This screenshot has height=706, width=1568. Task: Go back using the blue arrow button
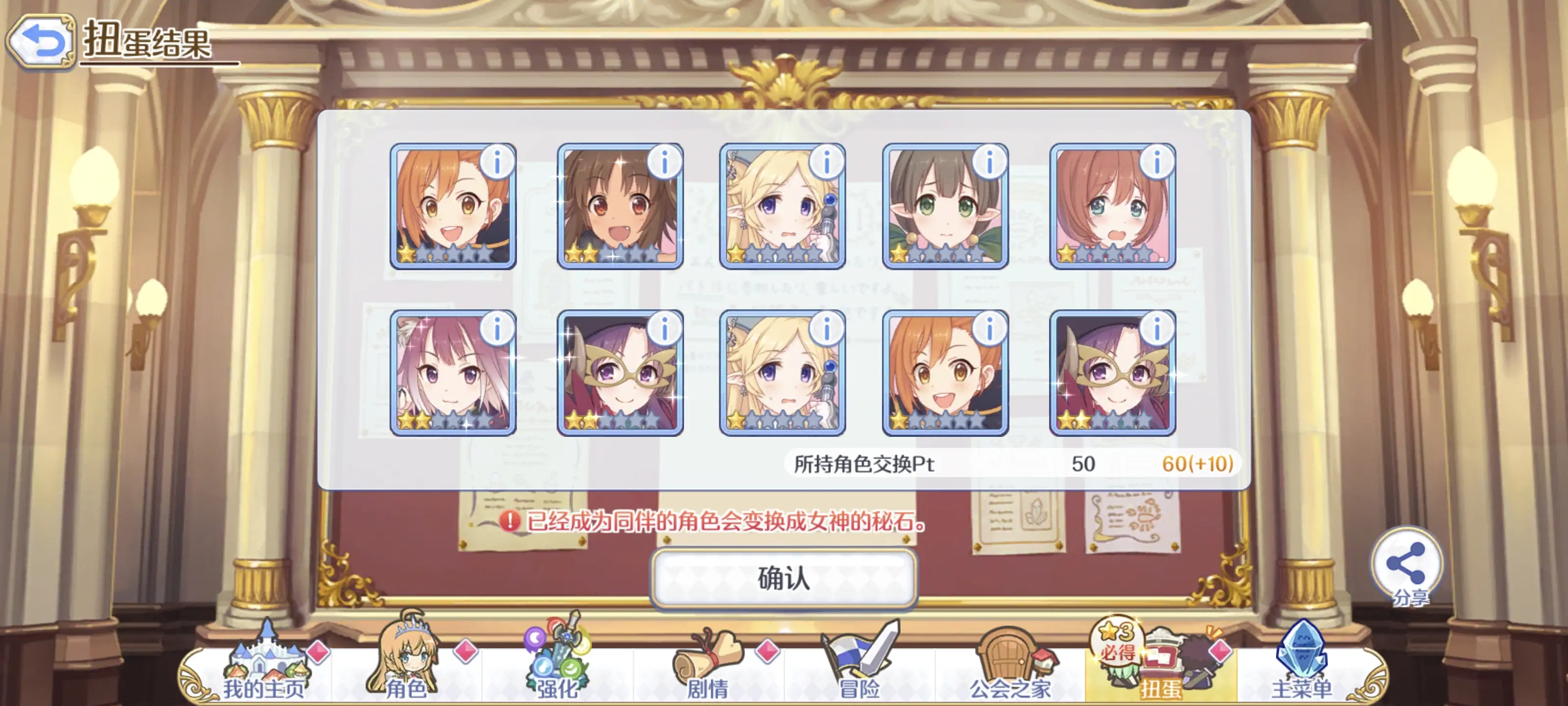point(41,41)
